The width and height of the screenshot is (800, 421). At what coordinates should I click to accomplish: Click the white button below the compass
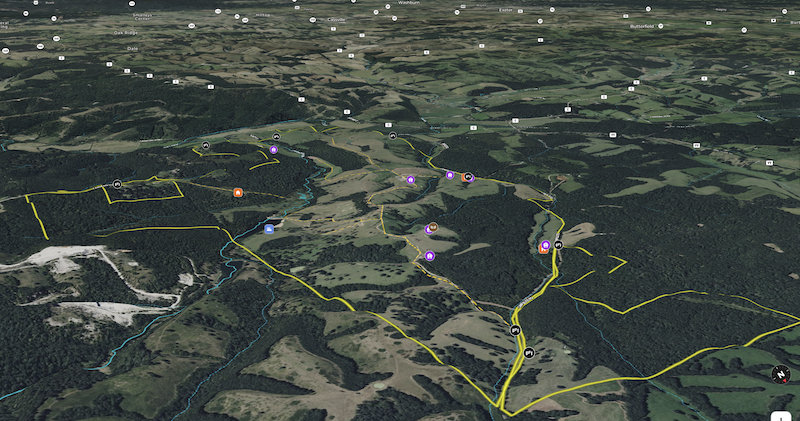click(x=780, y=414)
